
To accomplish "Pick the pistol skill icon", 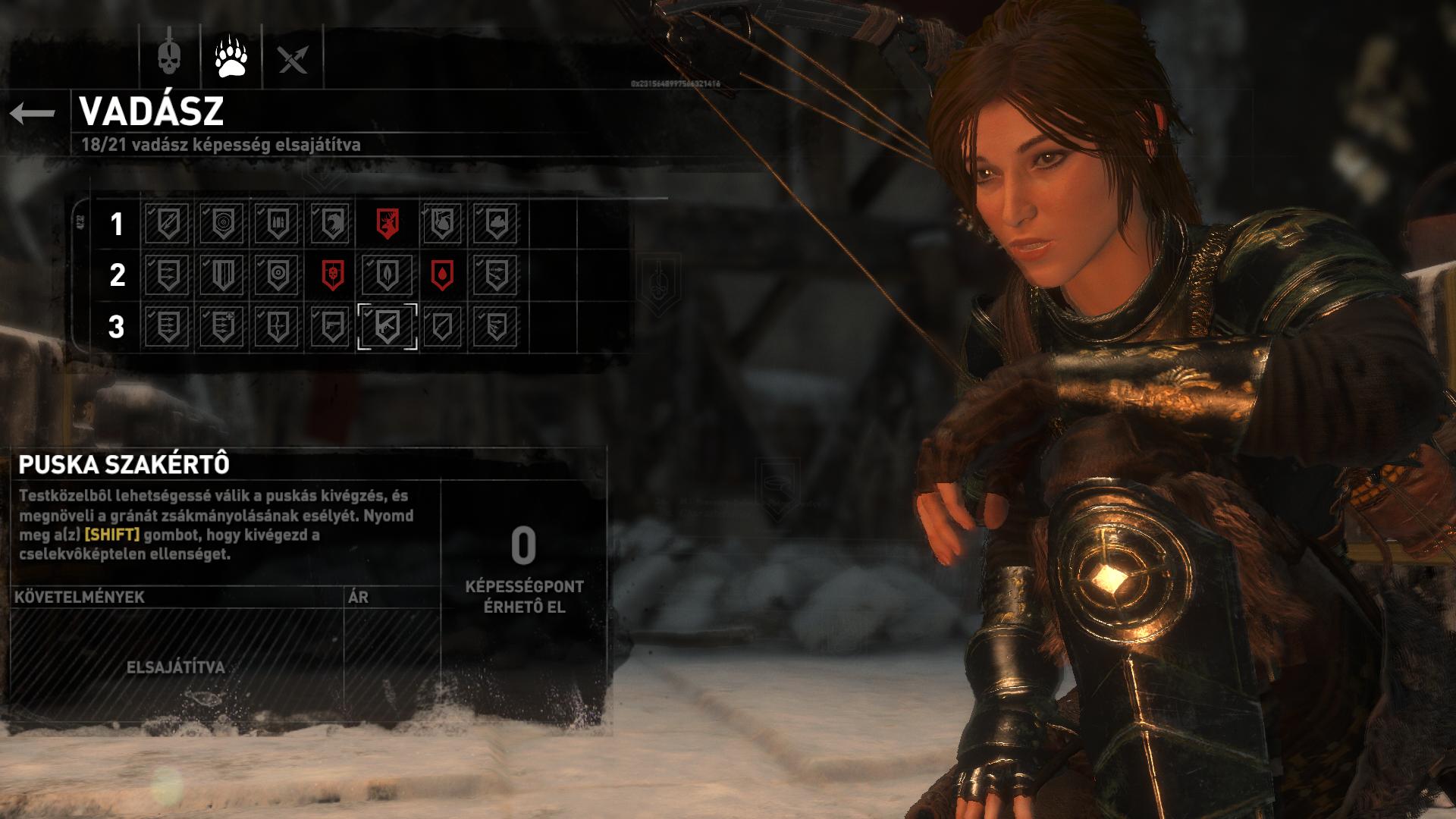I will pos(332,327).
